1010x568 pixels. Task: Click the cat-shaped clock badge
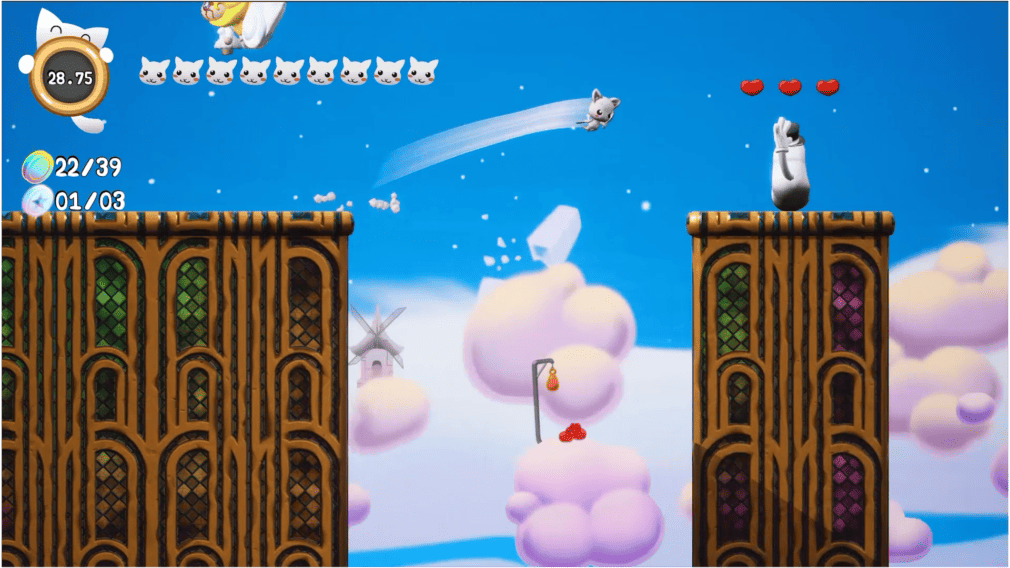tap(68, 76)
